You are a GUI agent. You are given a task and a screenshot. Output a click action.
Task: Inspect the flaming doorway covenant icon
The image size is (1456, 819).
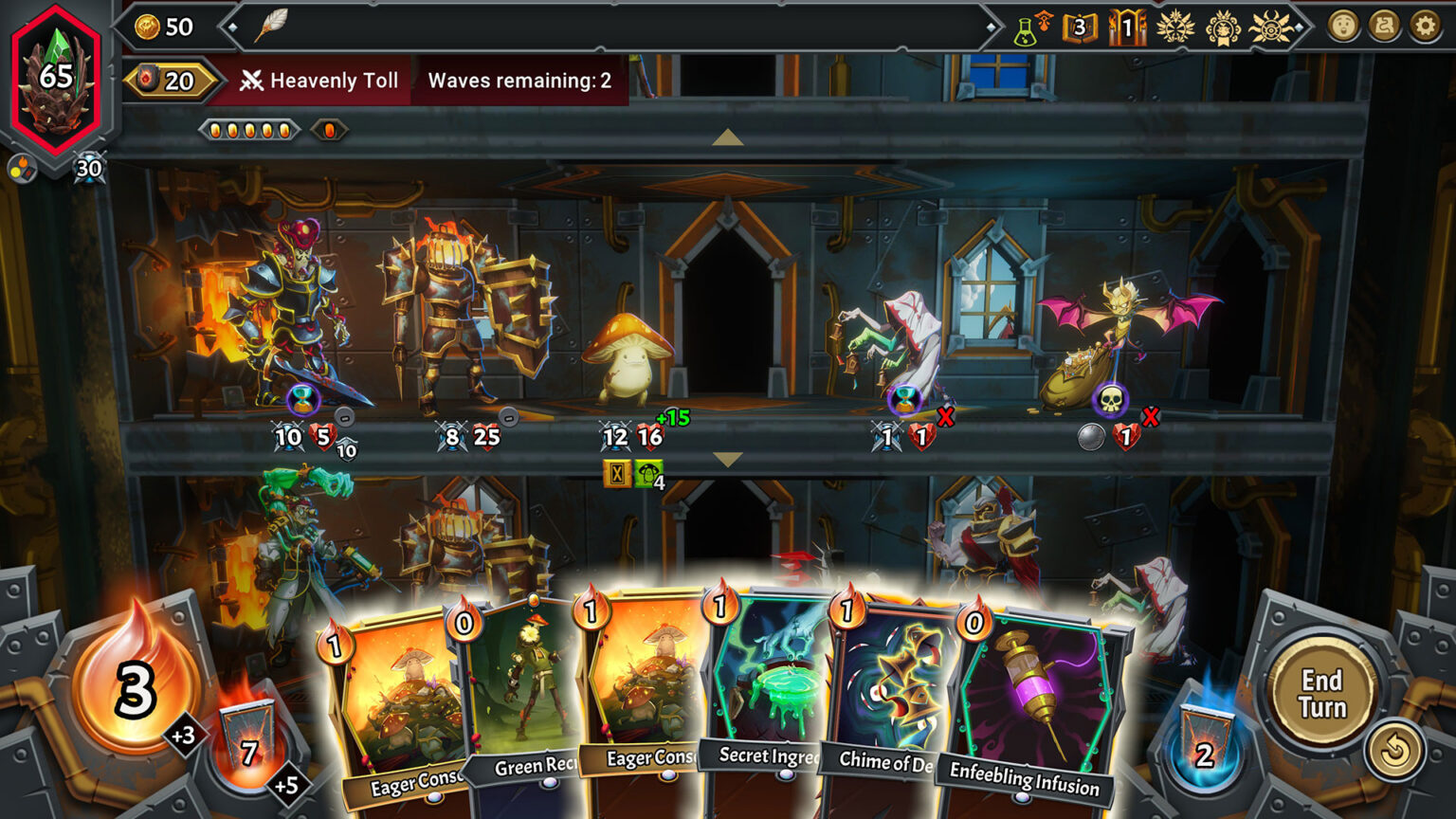point(1127,27)
